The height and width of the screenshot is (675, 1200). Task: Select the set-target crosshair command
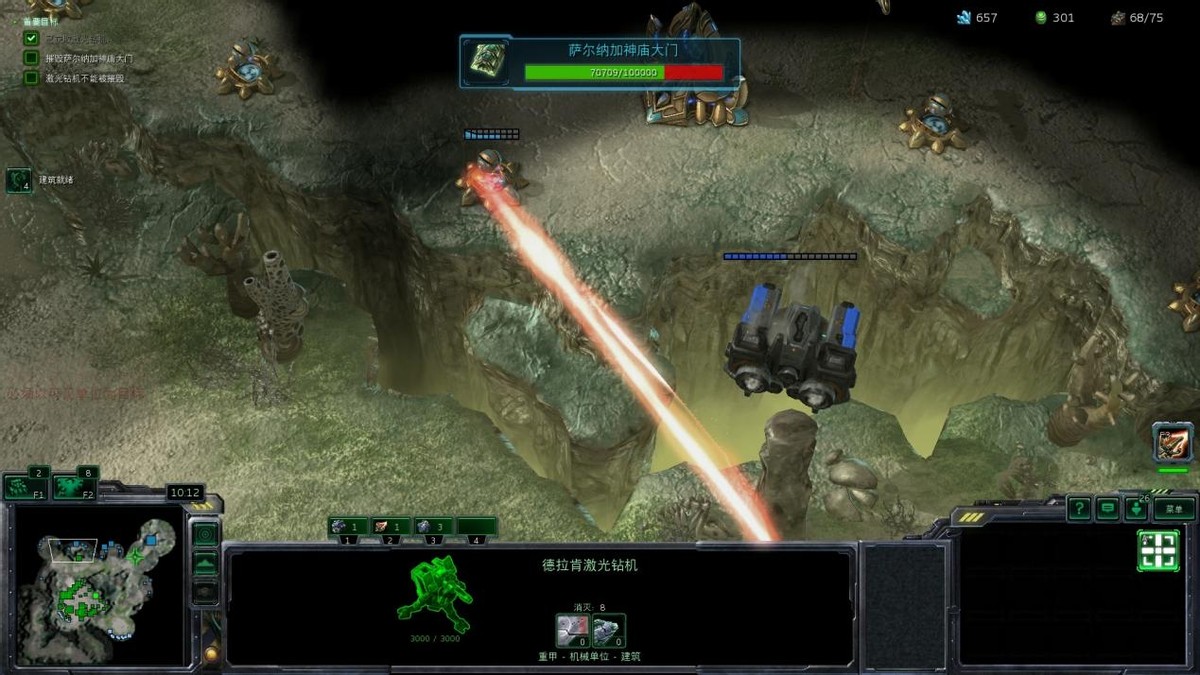coord(1158,551)
